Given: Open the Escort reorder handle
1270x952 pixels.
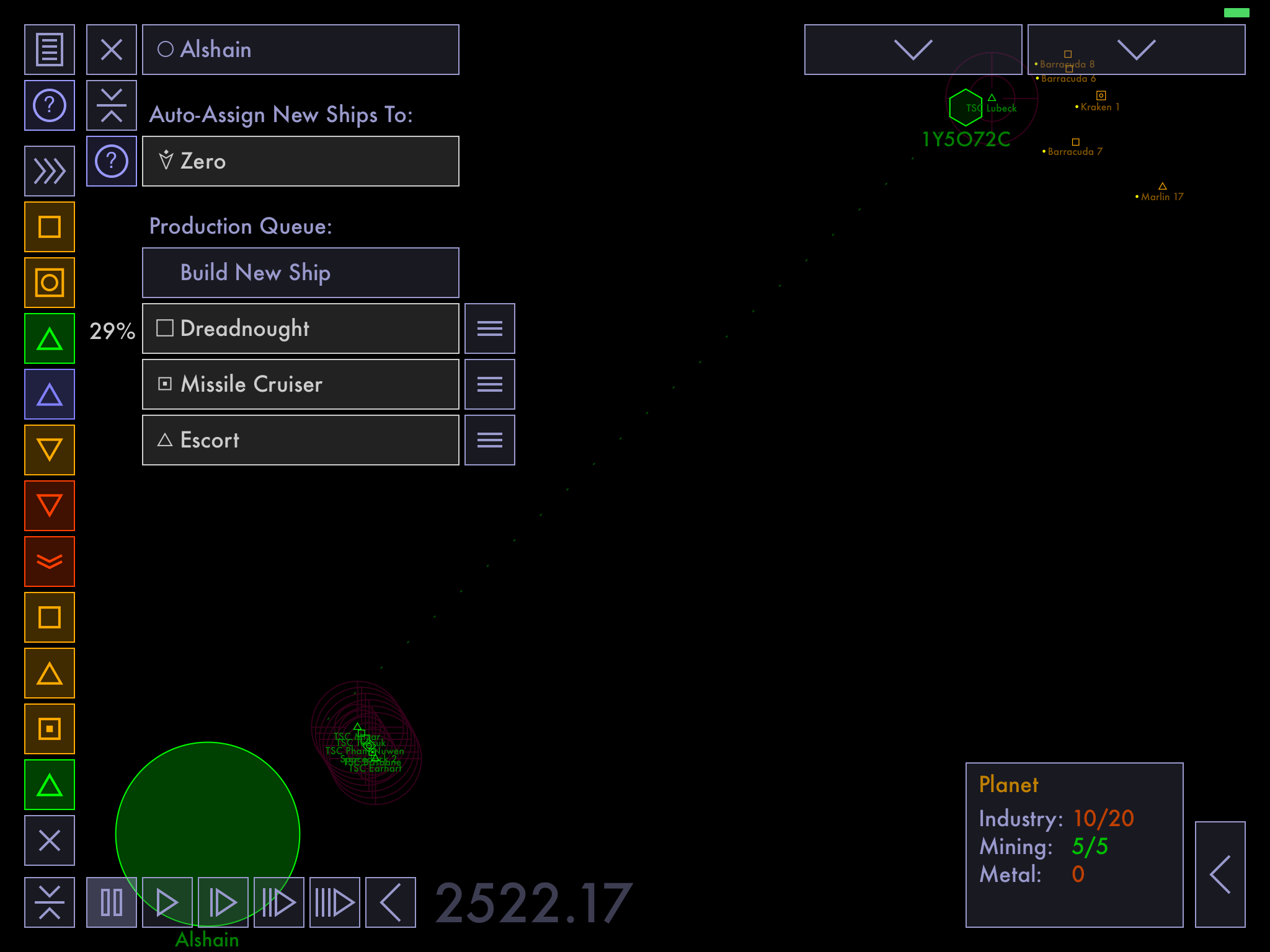Looking at the screenshot, I should pyautogui.click(x=490, y=440).
